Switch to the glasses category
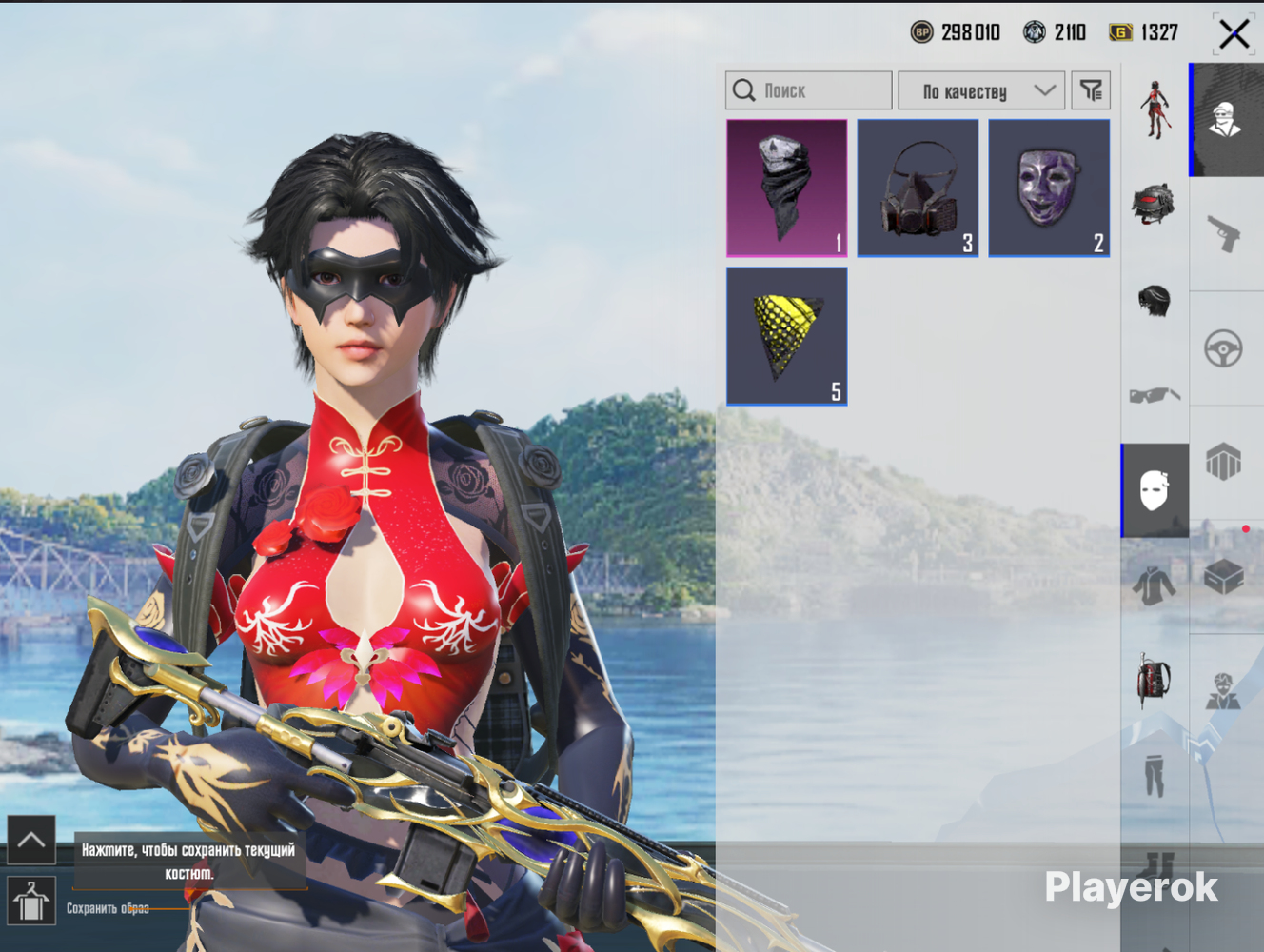The width and height of the screenshot is (1264, 952). tap(1155, 394)
